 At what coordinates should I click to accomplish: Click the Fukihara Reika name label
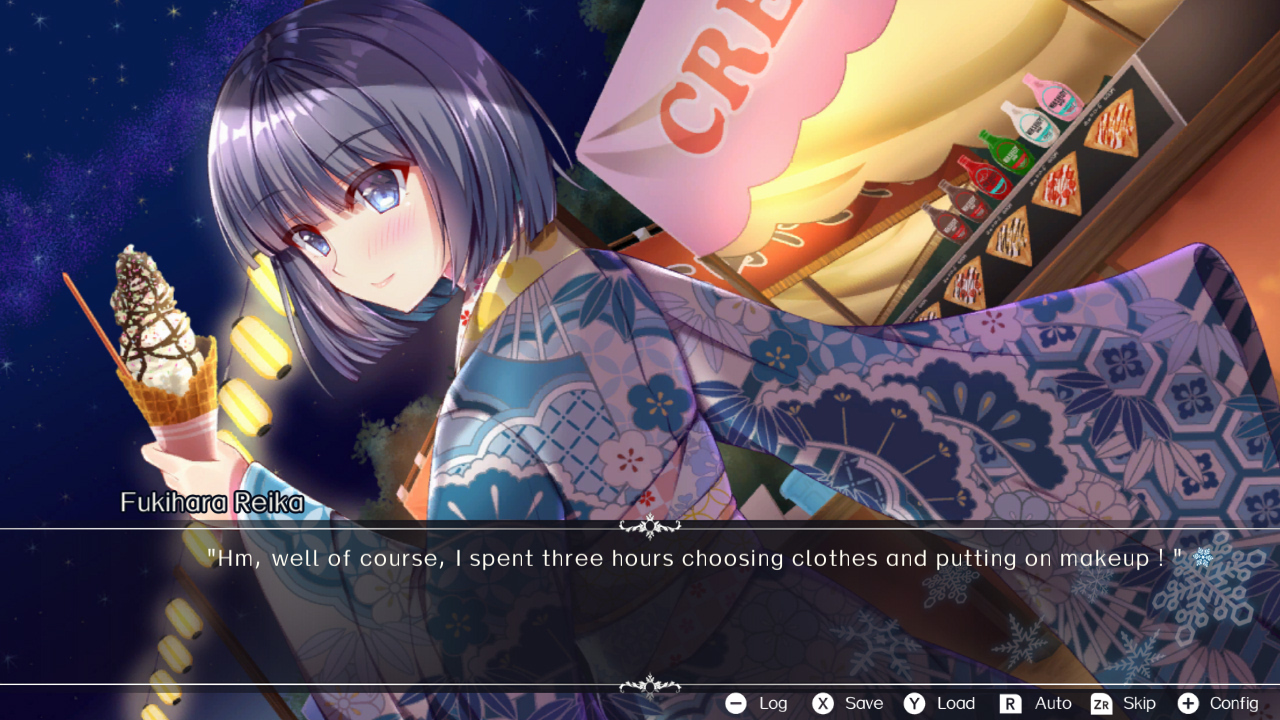click(x=210, y=503)
